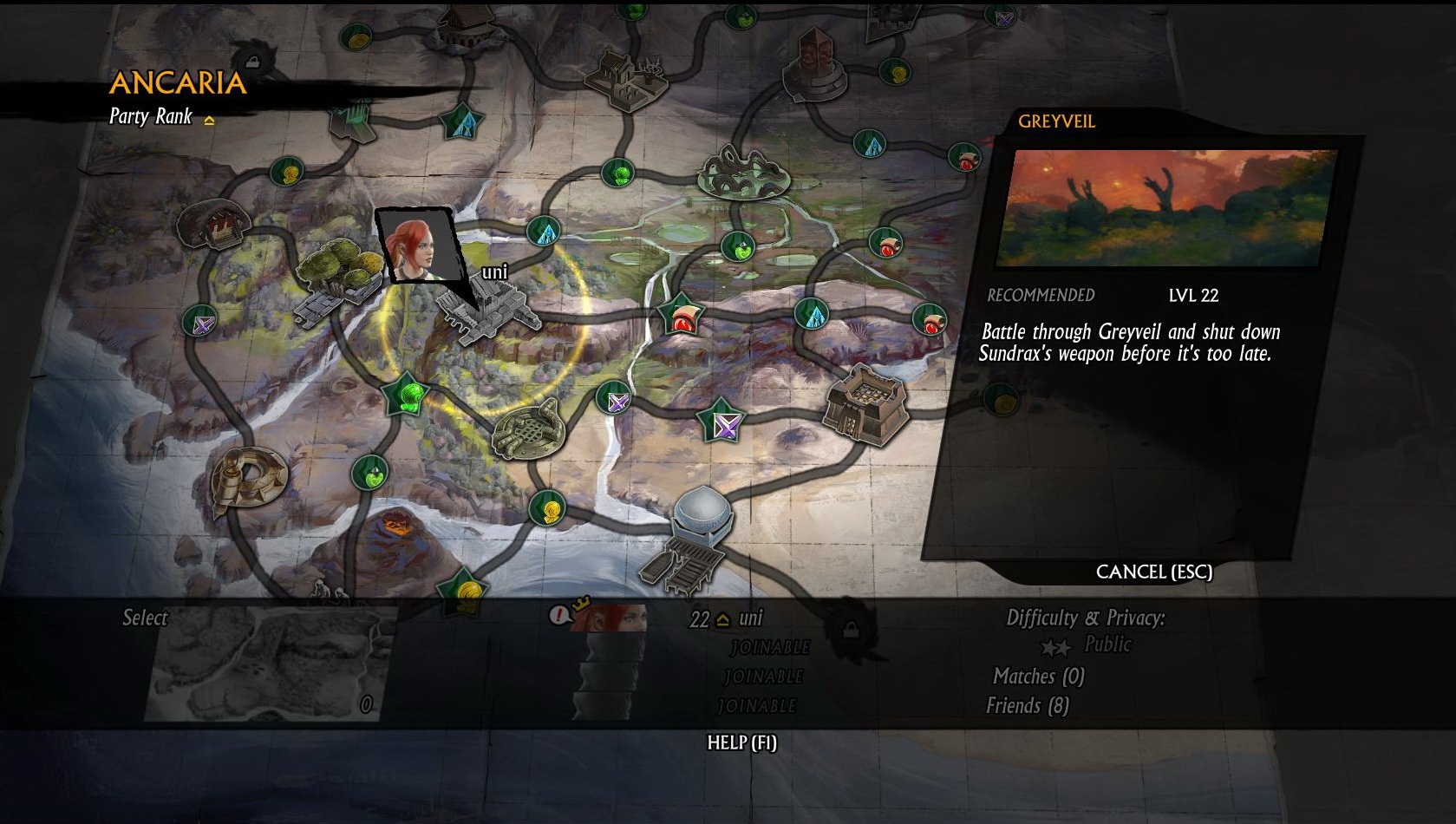The width and height of the screenshot is (1456, 824).
Task: Show the Matches list
Action: [x=1038, y=677]
